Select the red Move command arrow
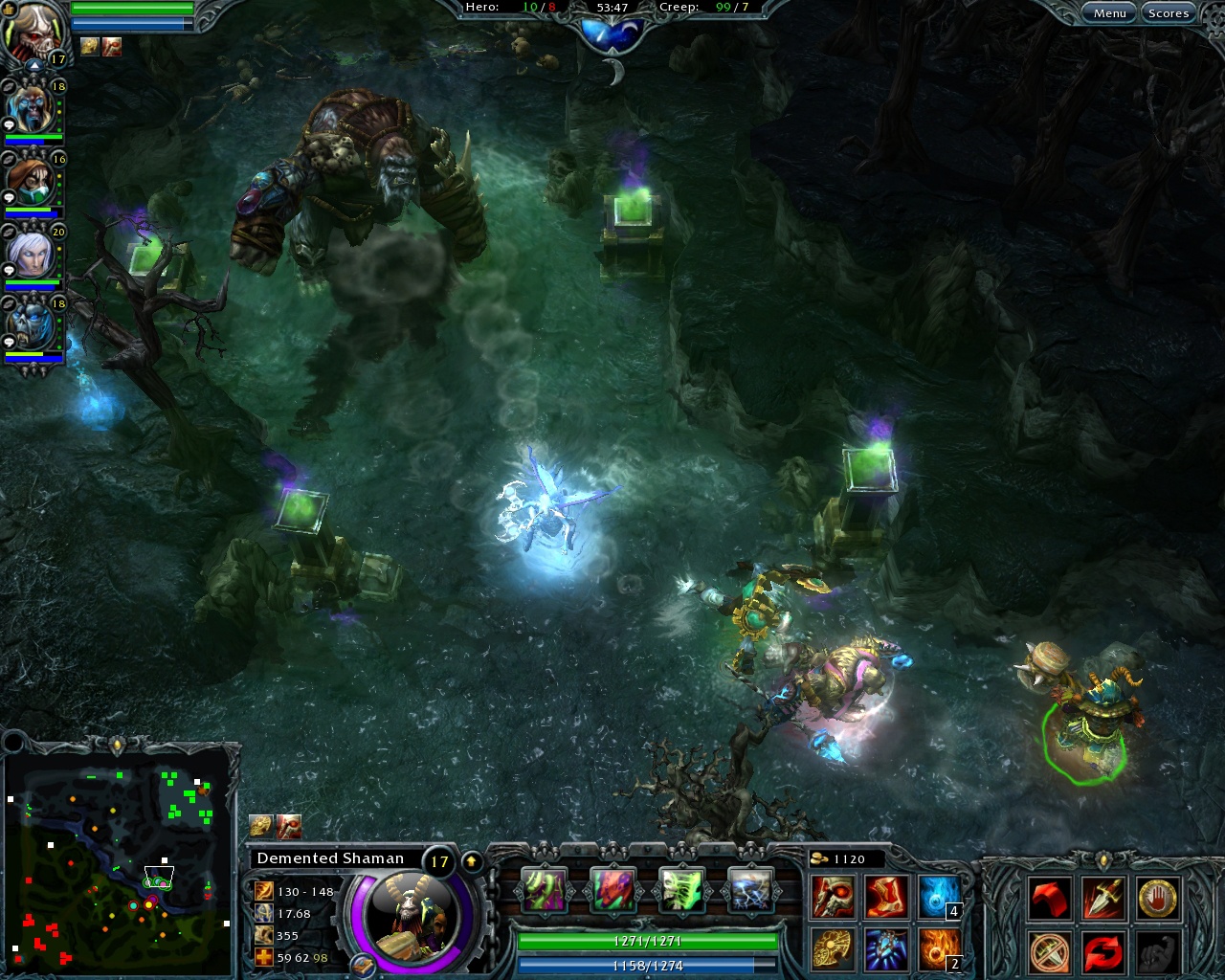The height and width of the screenshot is (980, 1225). pos(1050,898)
